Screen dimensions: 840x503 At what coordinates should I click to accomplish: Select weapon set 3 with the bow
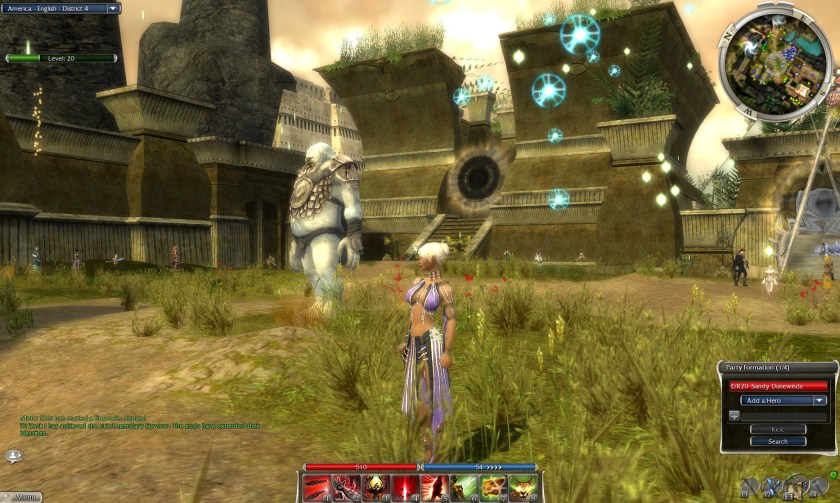point(797,487)
